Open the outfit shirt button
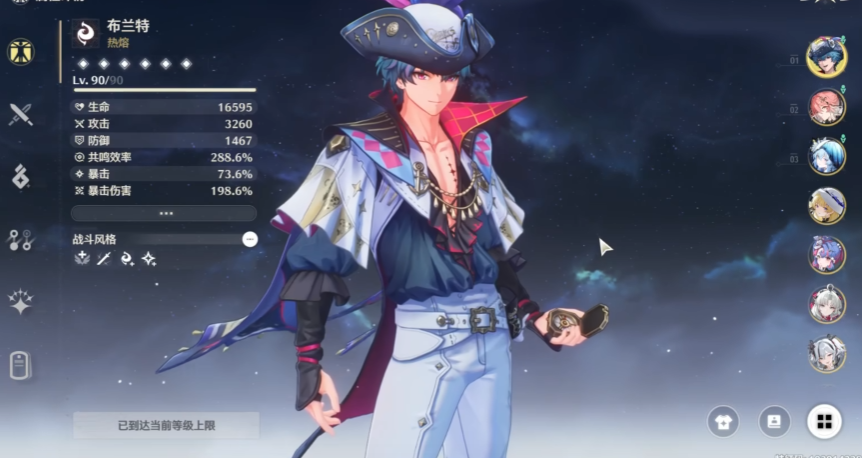Screen dimensions: 862x458 723,422
